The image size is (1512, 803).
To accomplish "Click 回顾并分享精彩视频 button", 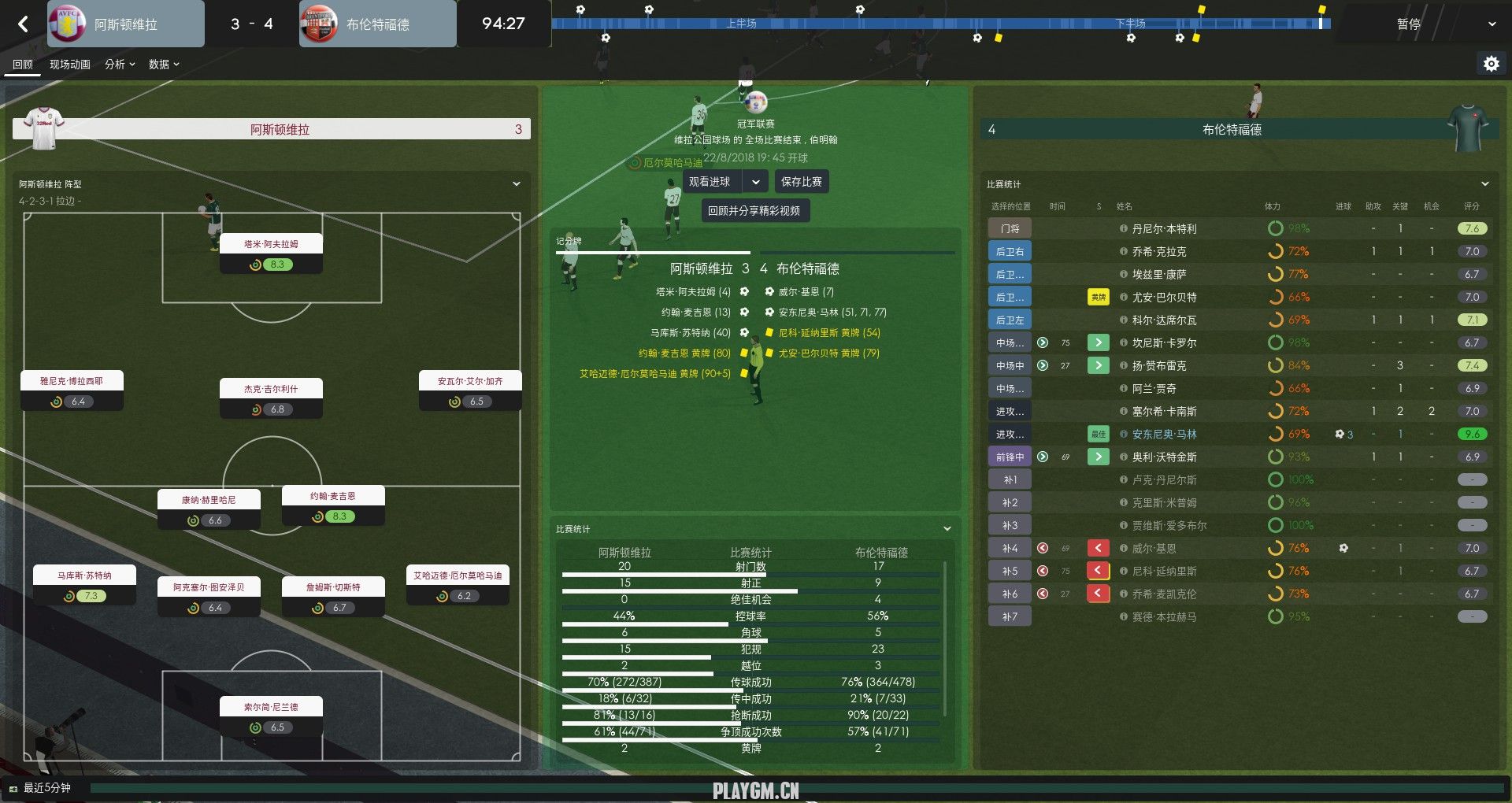I will click(754, 211).
